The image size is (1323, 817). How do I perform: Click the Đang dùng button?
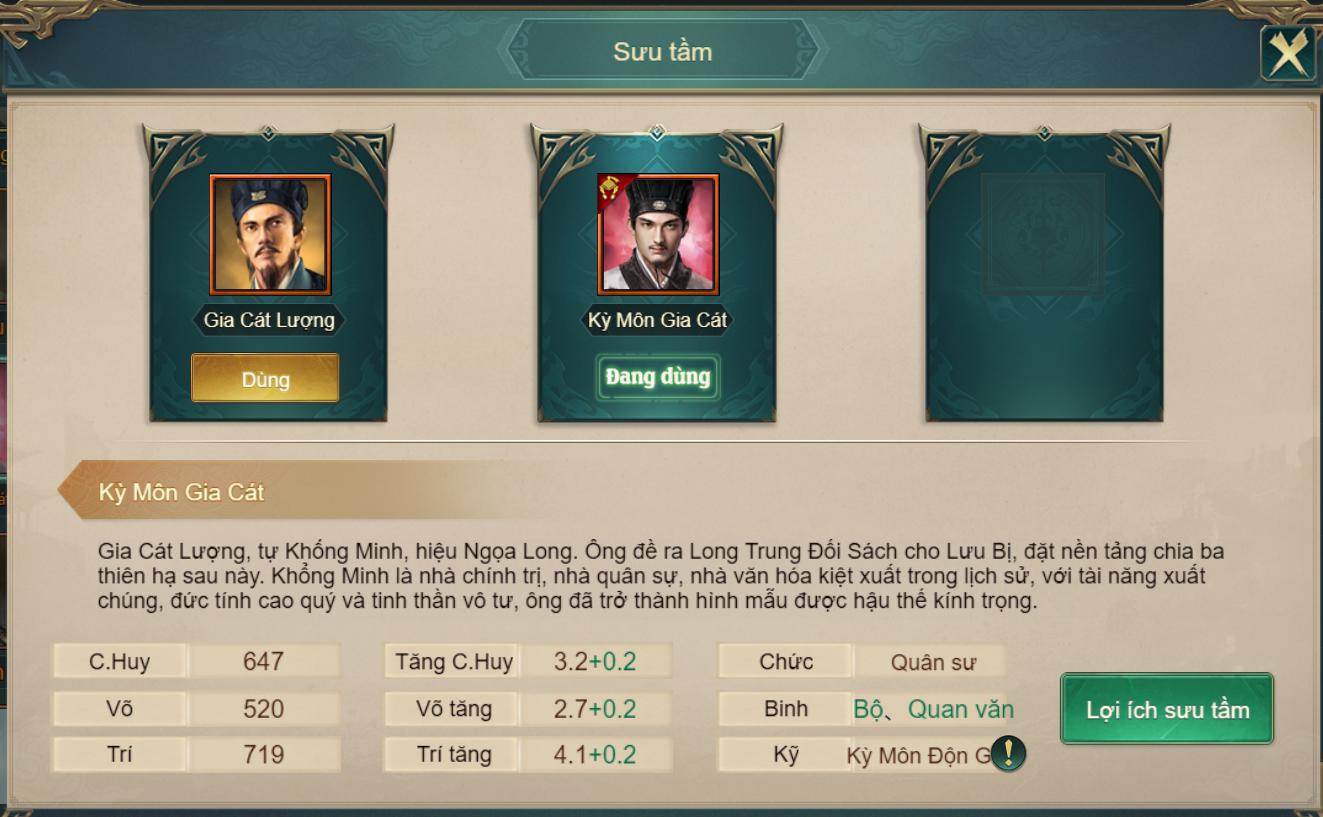pos(657,377)
